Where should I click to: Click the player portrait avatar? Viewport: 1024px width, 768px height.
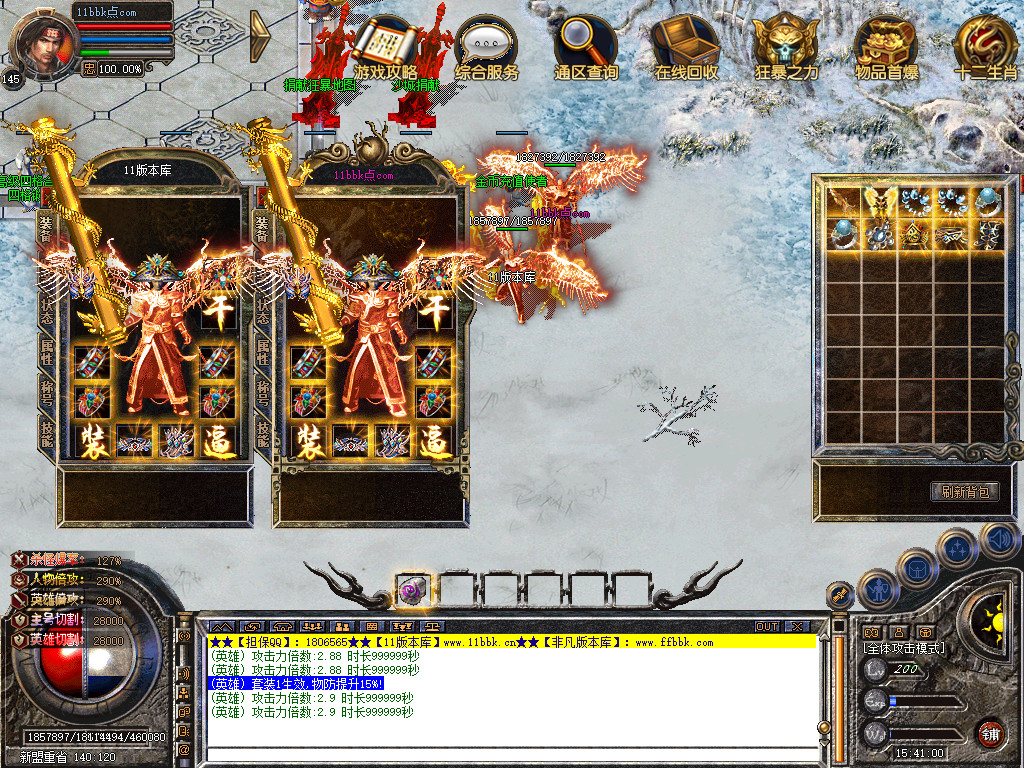click(x=43, y=42)
